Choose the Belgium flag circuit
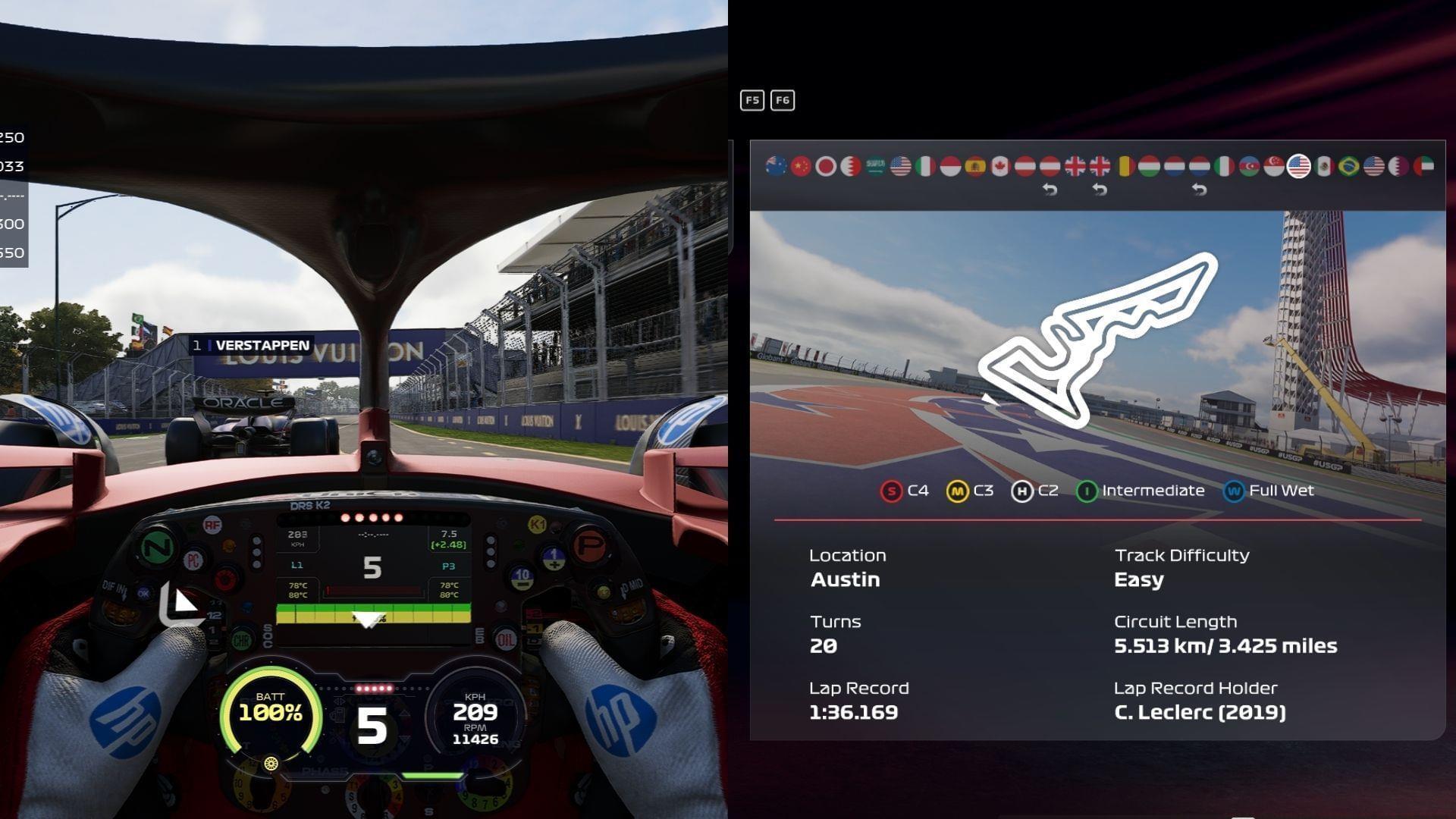The image size is (1456, 819). pyautogui.click(x=1125, y=166)
